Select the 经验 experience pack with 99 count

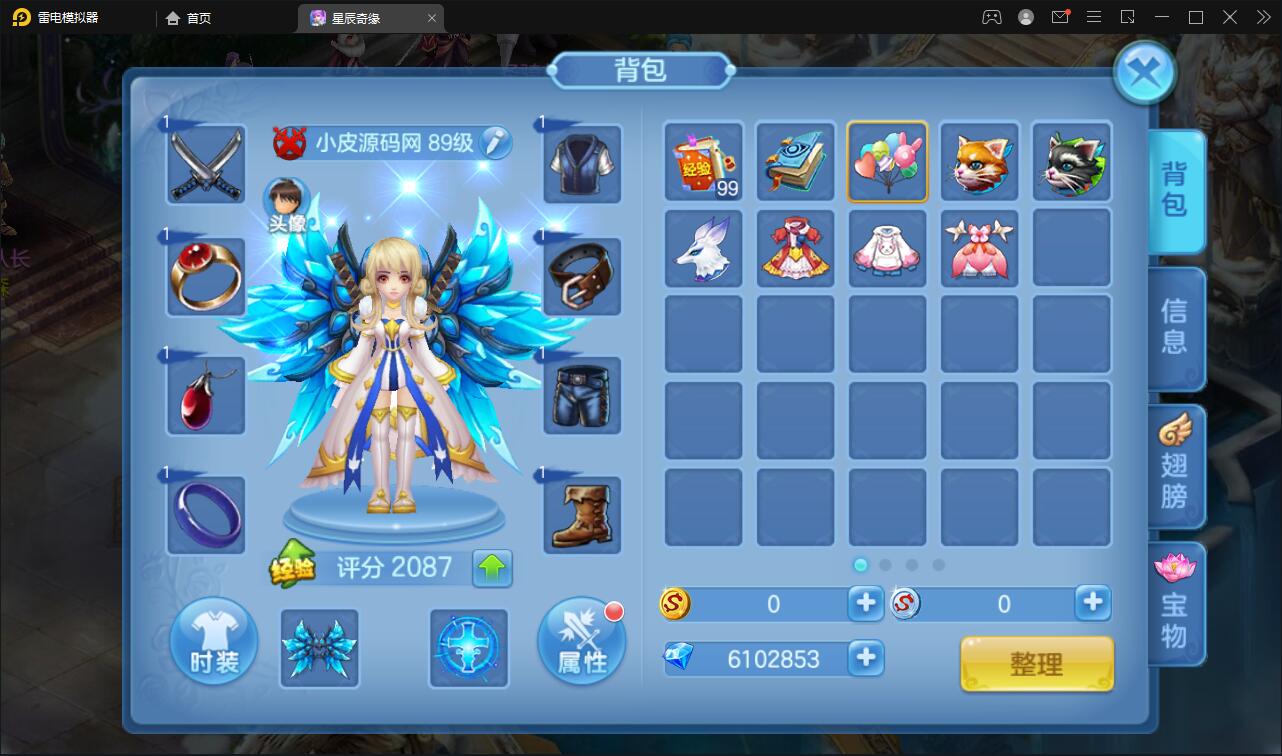[703, 161]
